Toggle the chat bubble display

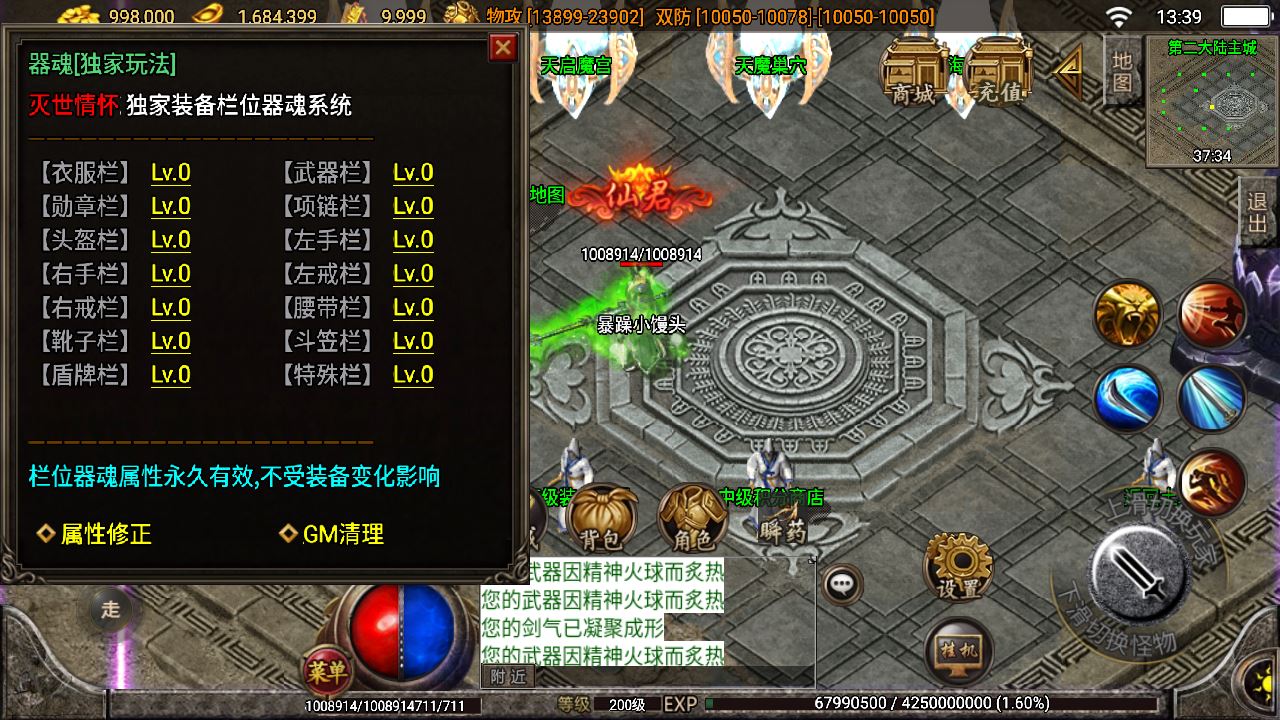(843, 583)
